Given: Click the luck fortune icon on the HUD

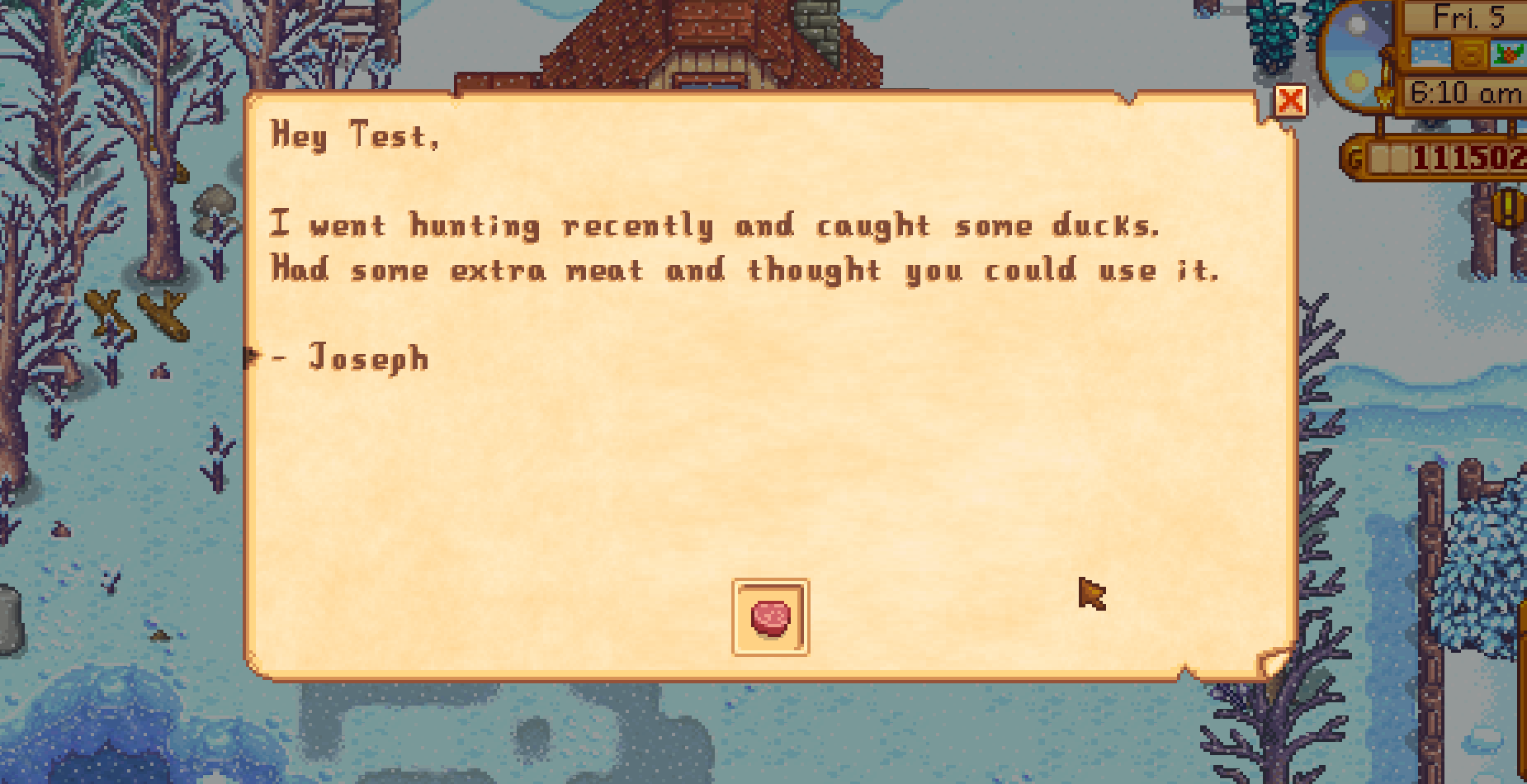Looking at the screenshot, I should click(x=1471, y=55).
